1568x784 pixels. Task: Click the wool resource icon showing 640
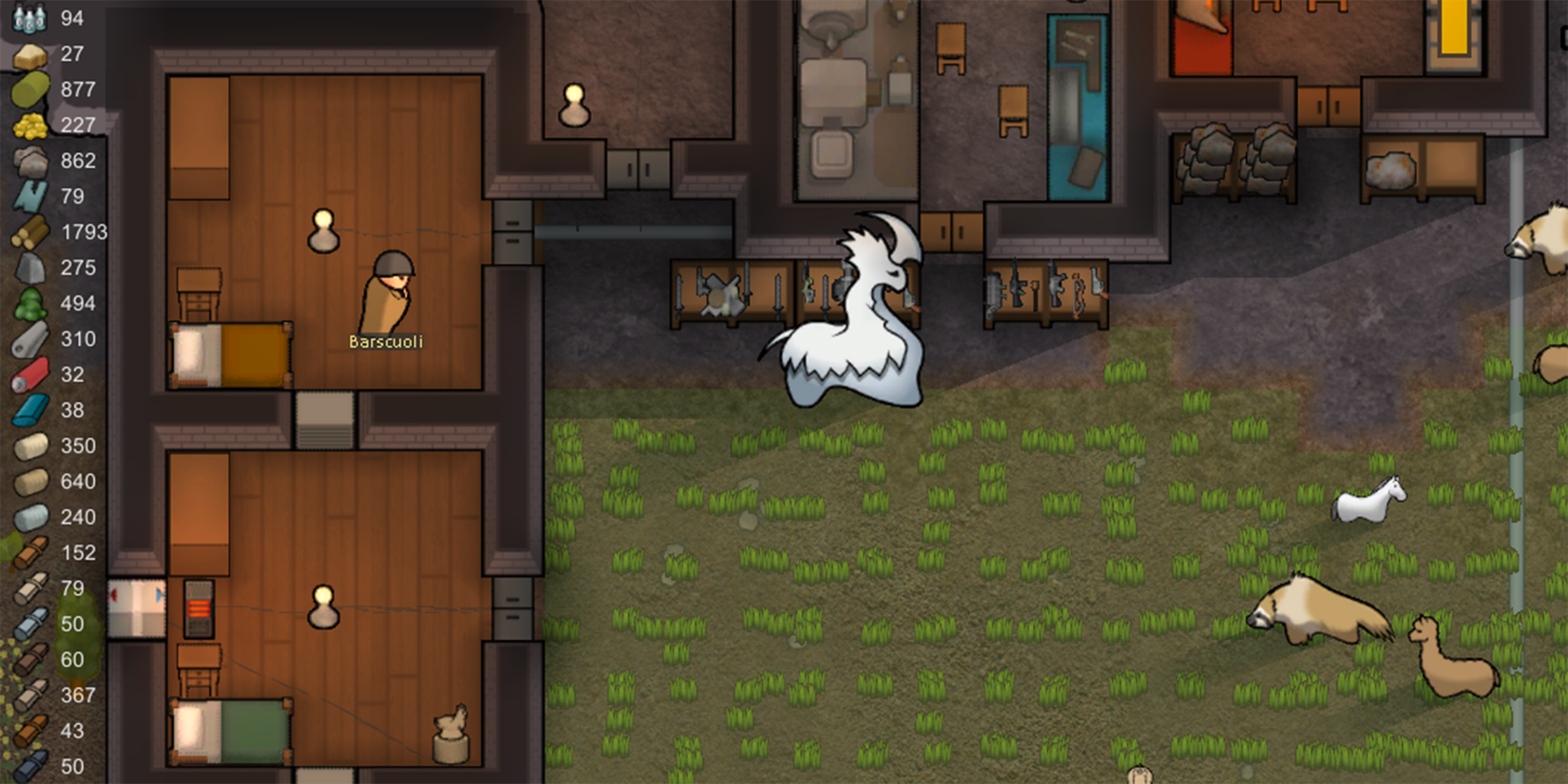pyautogui.click(x=29, y=481)
